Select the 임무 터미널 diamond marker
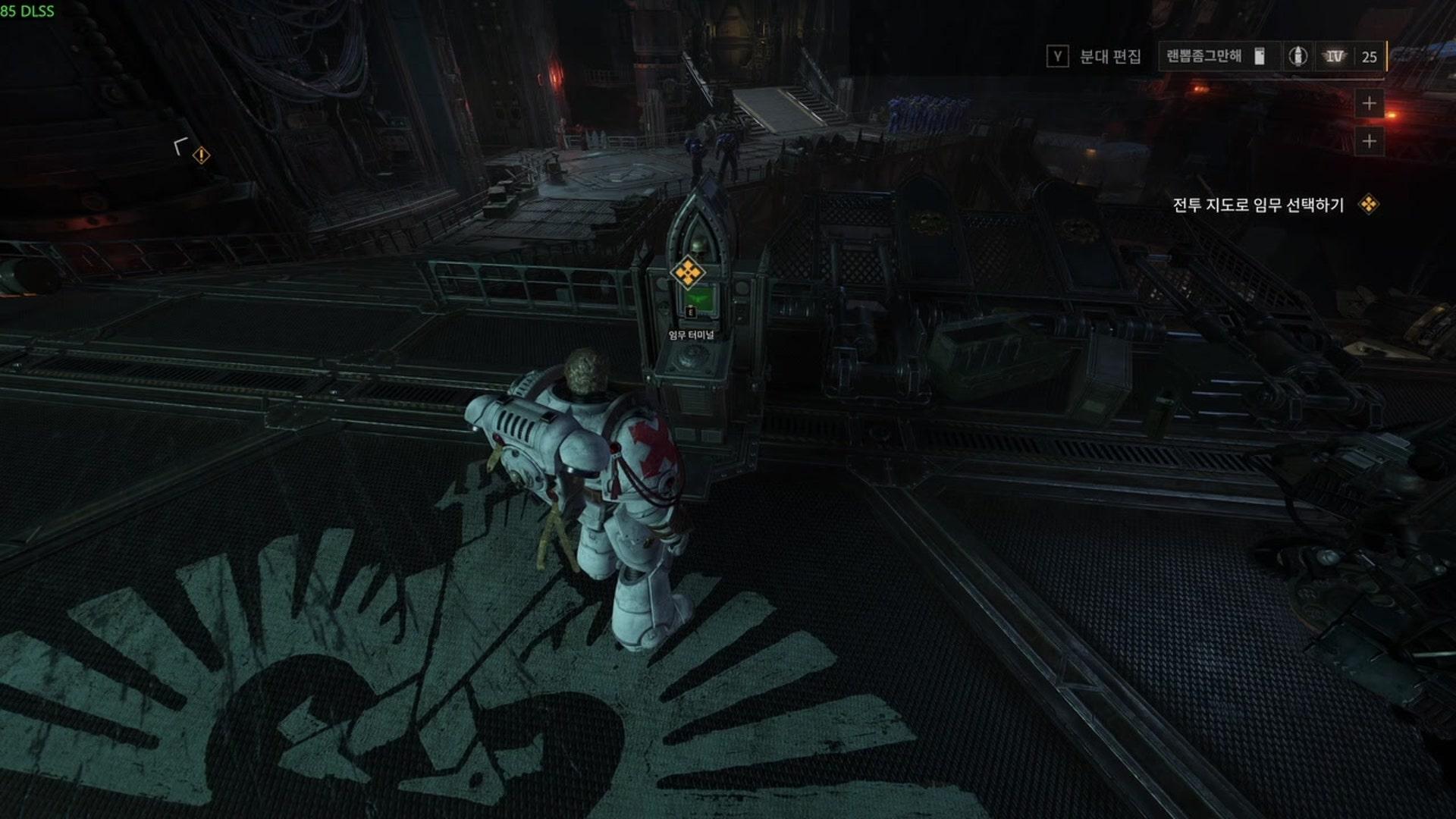 [x=687, y=273]
